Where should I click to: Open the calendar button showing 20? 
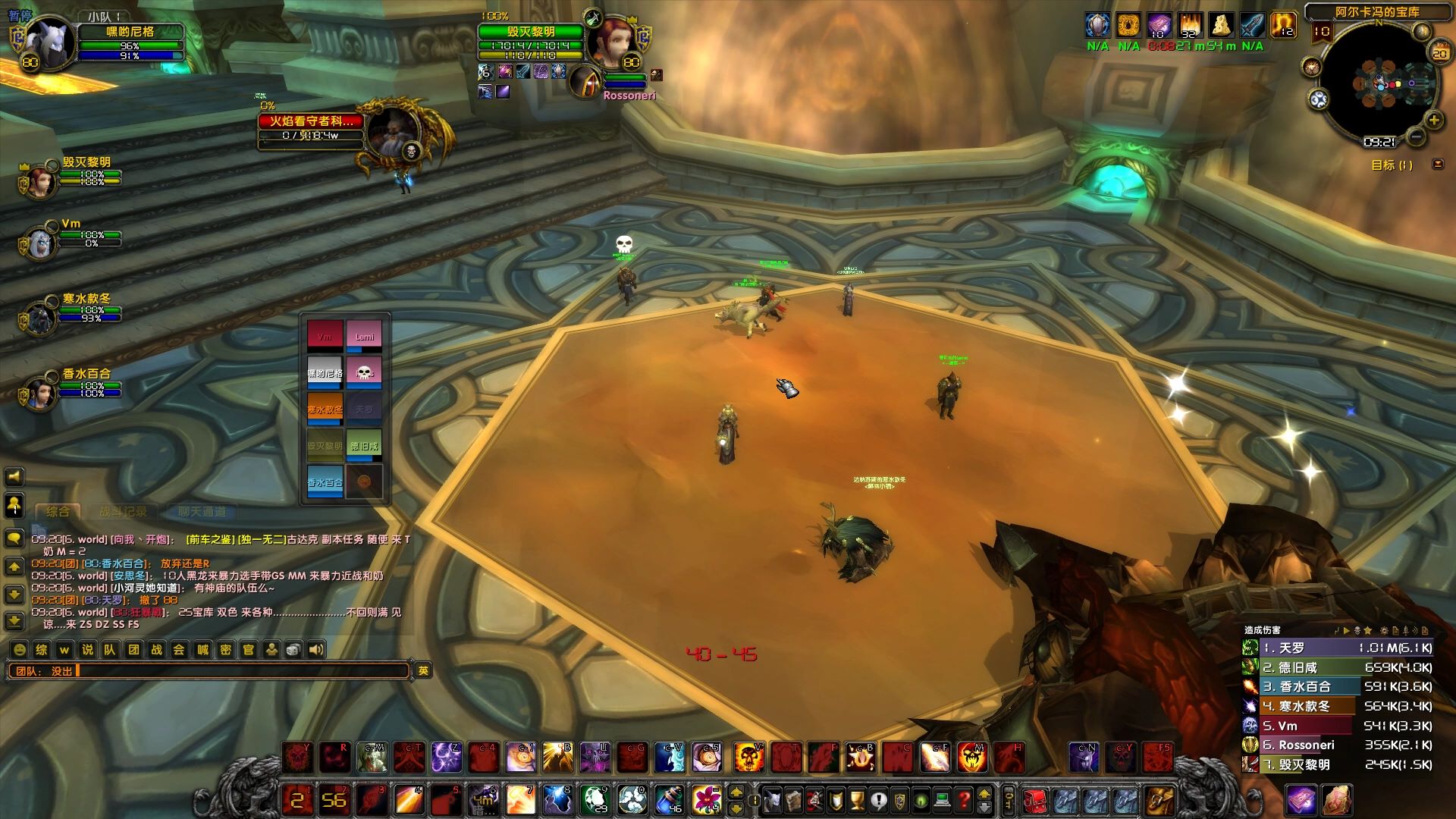pos(1439,53)
